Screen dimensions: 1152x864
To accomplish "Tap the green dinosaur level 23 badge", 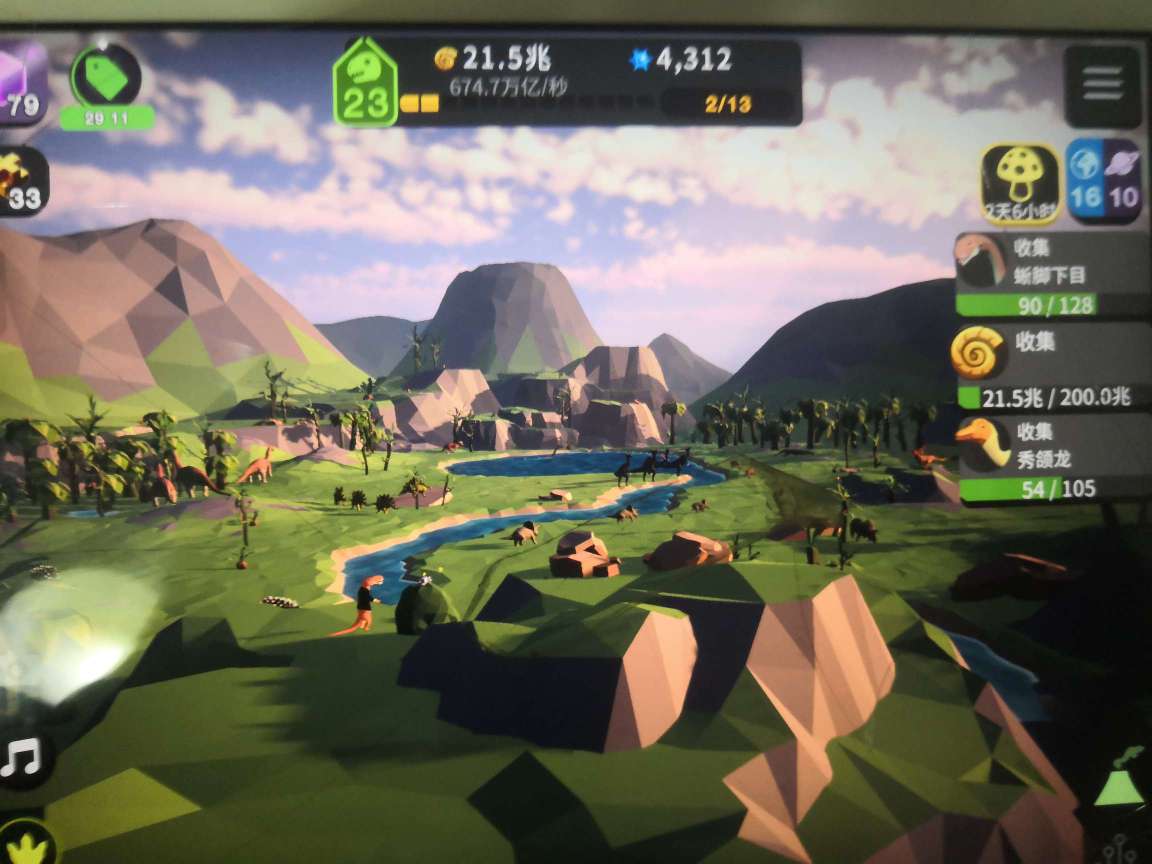I will [x=365, y=82].
